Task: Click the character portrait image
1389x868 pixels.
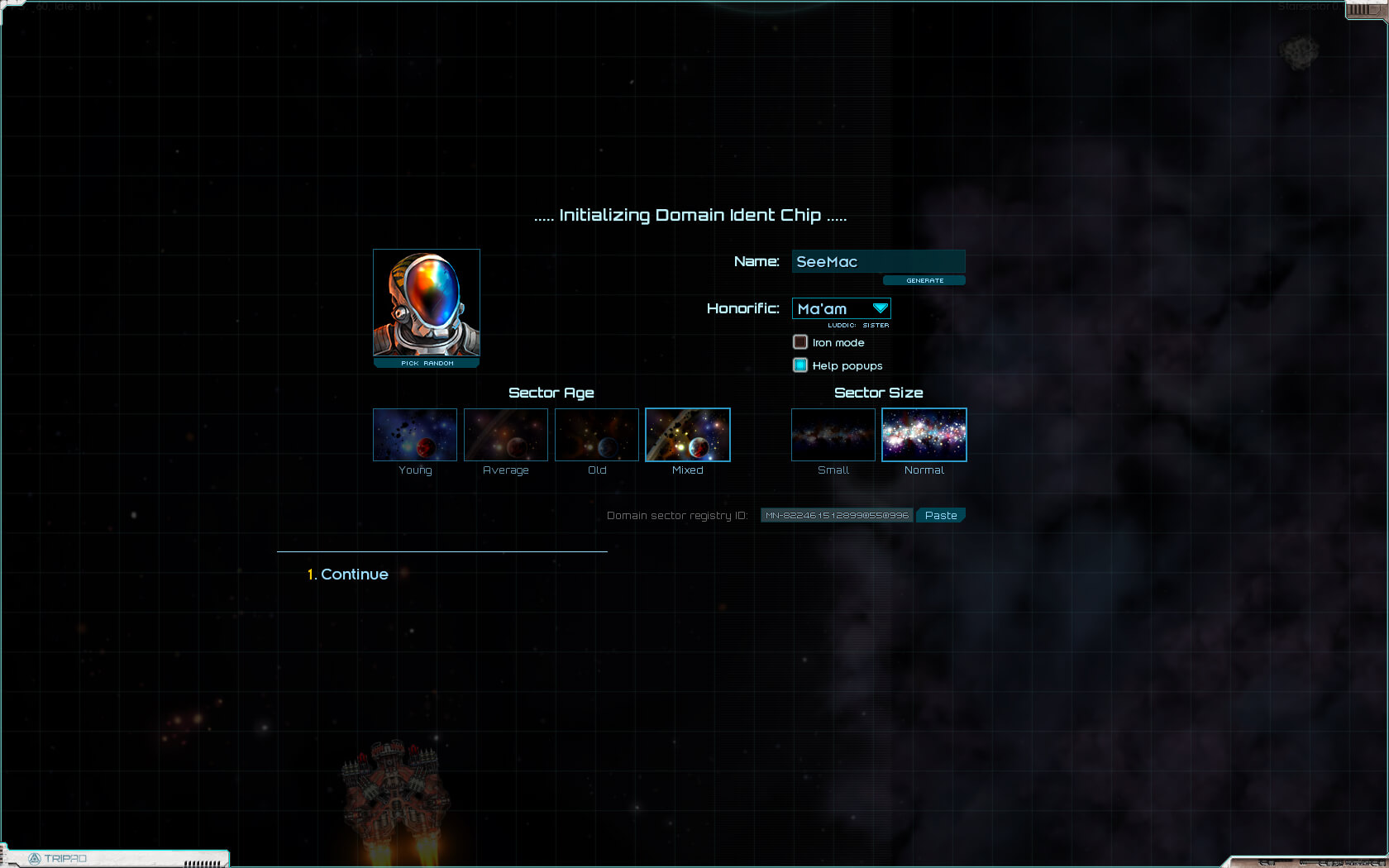Action: pyautogui.click(x=427, y=303)
